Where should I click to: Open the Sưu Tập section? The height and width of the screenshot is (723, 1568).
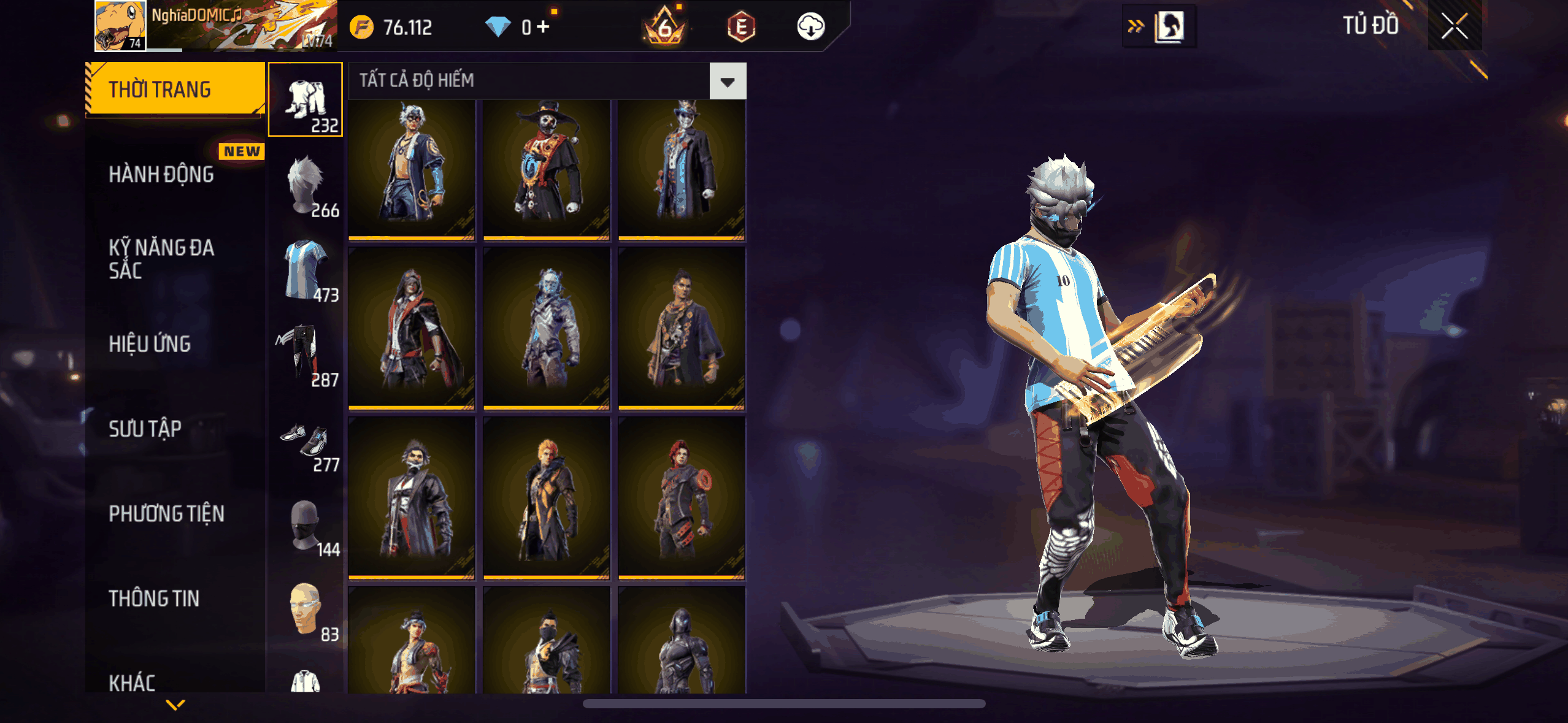coord(145,429)
